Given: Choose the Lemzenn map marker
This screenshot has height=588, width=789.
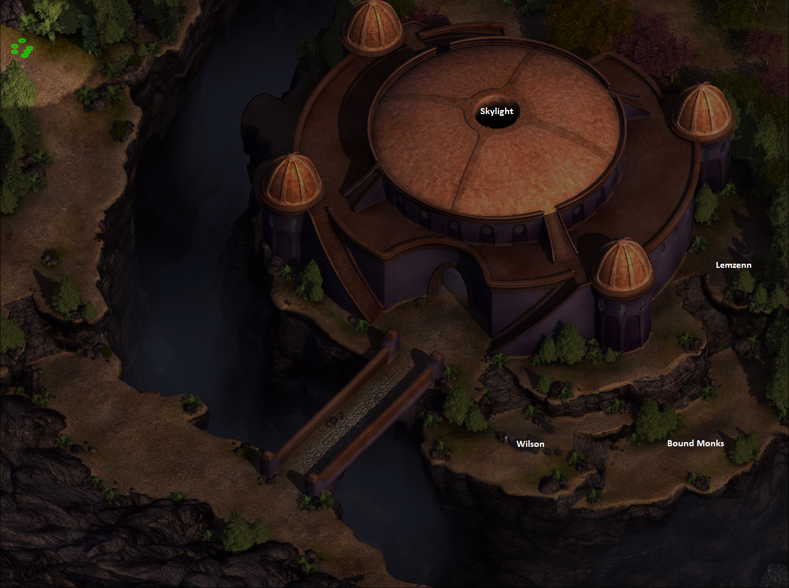Looking at the screenshot, I should (x=734, y=265).
